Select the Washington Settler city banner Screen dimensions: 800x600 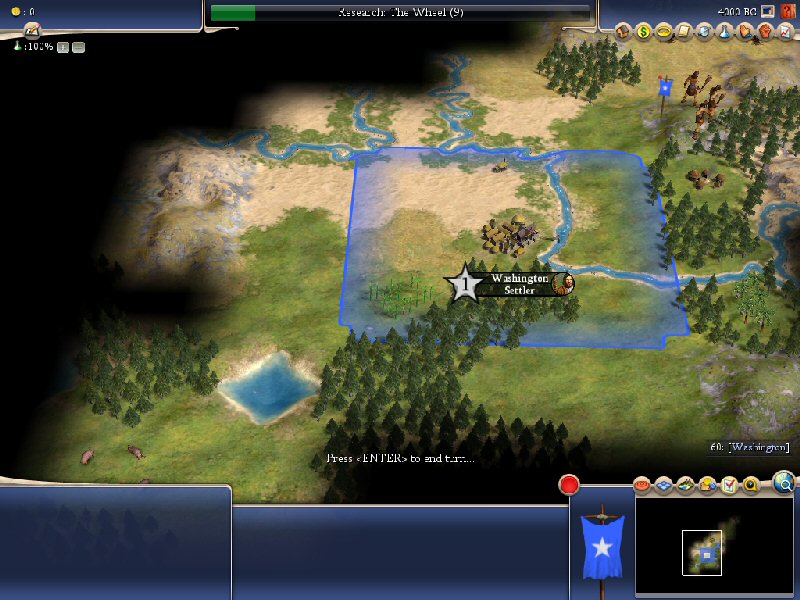point(518,284)
